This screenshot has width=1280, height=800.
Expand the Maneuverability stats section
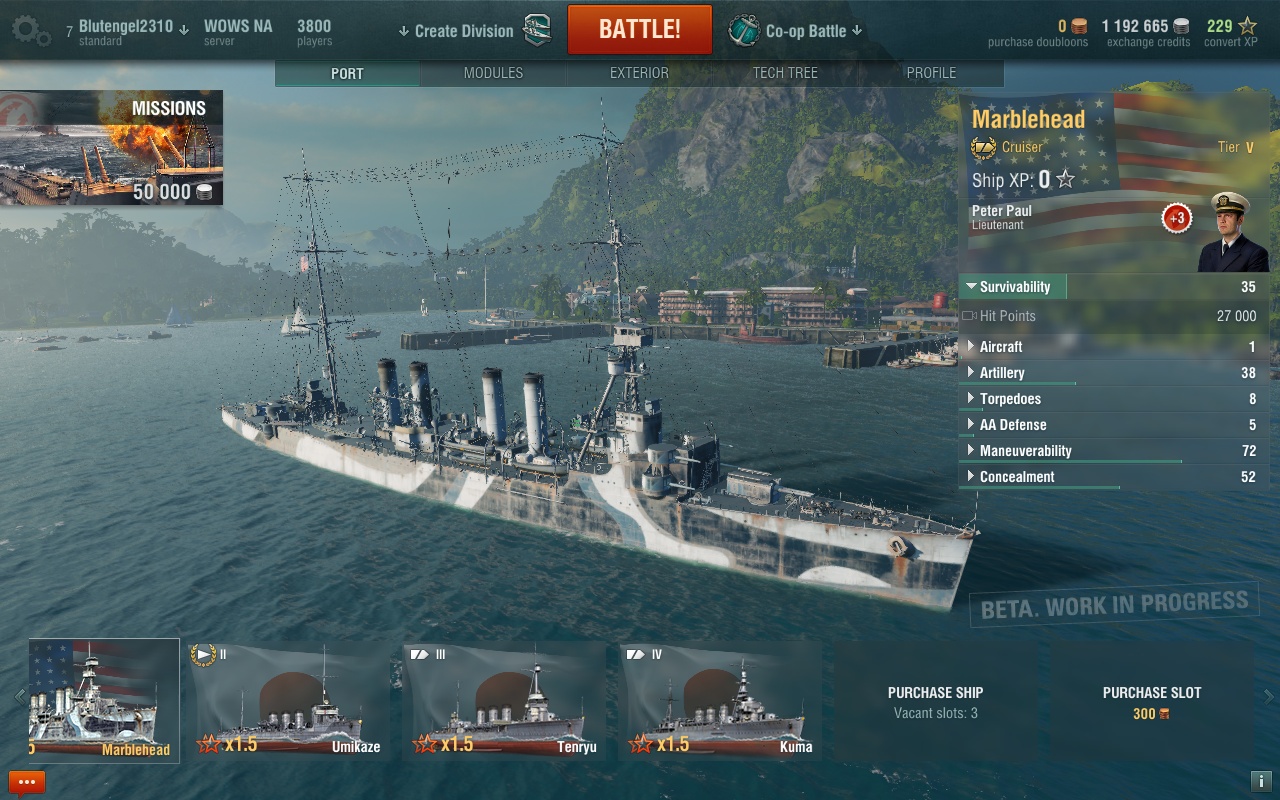coord(1025,451)
